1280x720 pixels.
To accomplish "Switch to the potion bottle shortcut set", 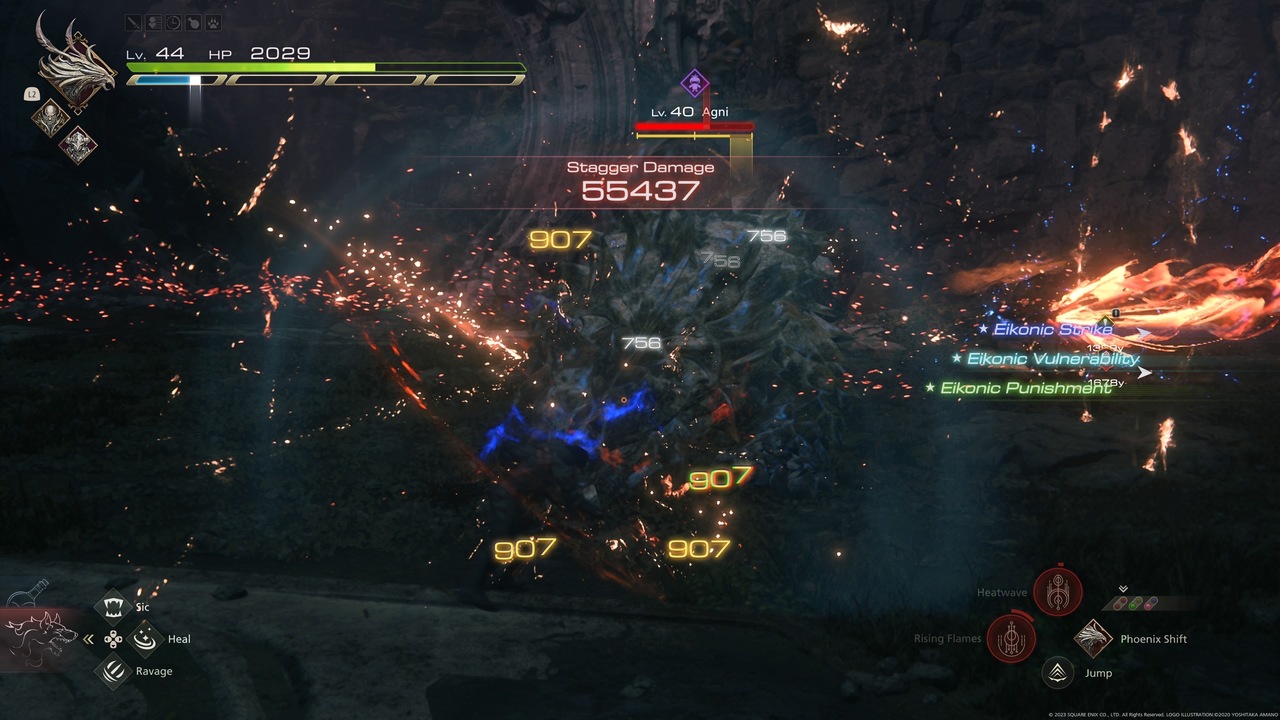I will [28, 592].
